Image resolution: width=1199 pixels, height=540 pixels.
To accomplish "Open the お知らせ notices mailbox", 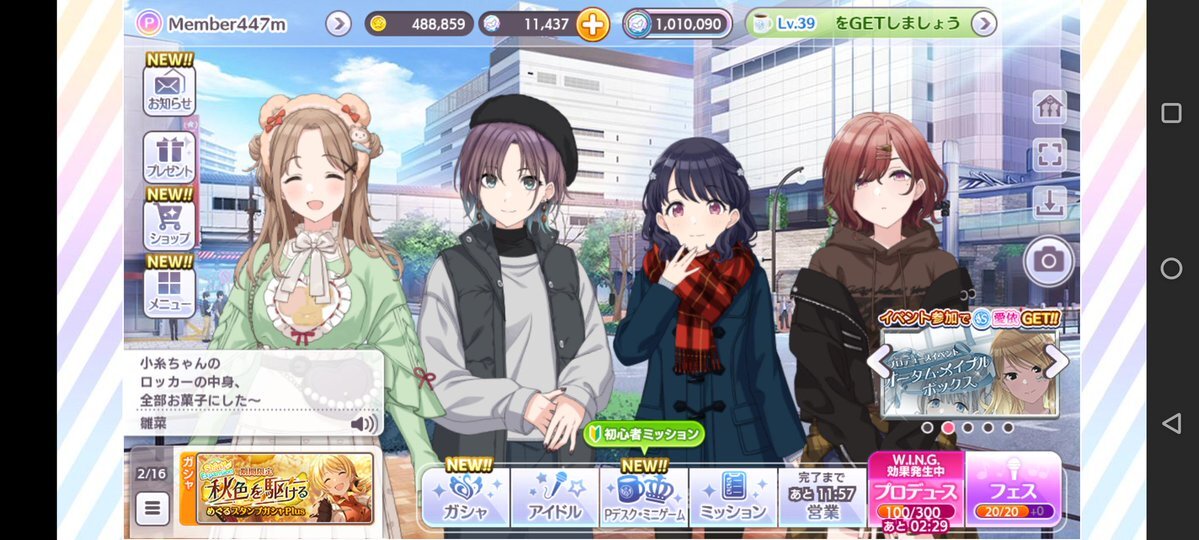I will (169, 89).
